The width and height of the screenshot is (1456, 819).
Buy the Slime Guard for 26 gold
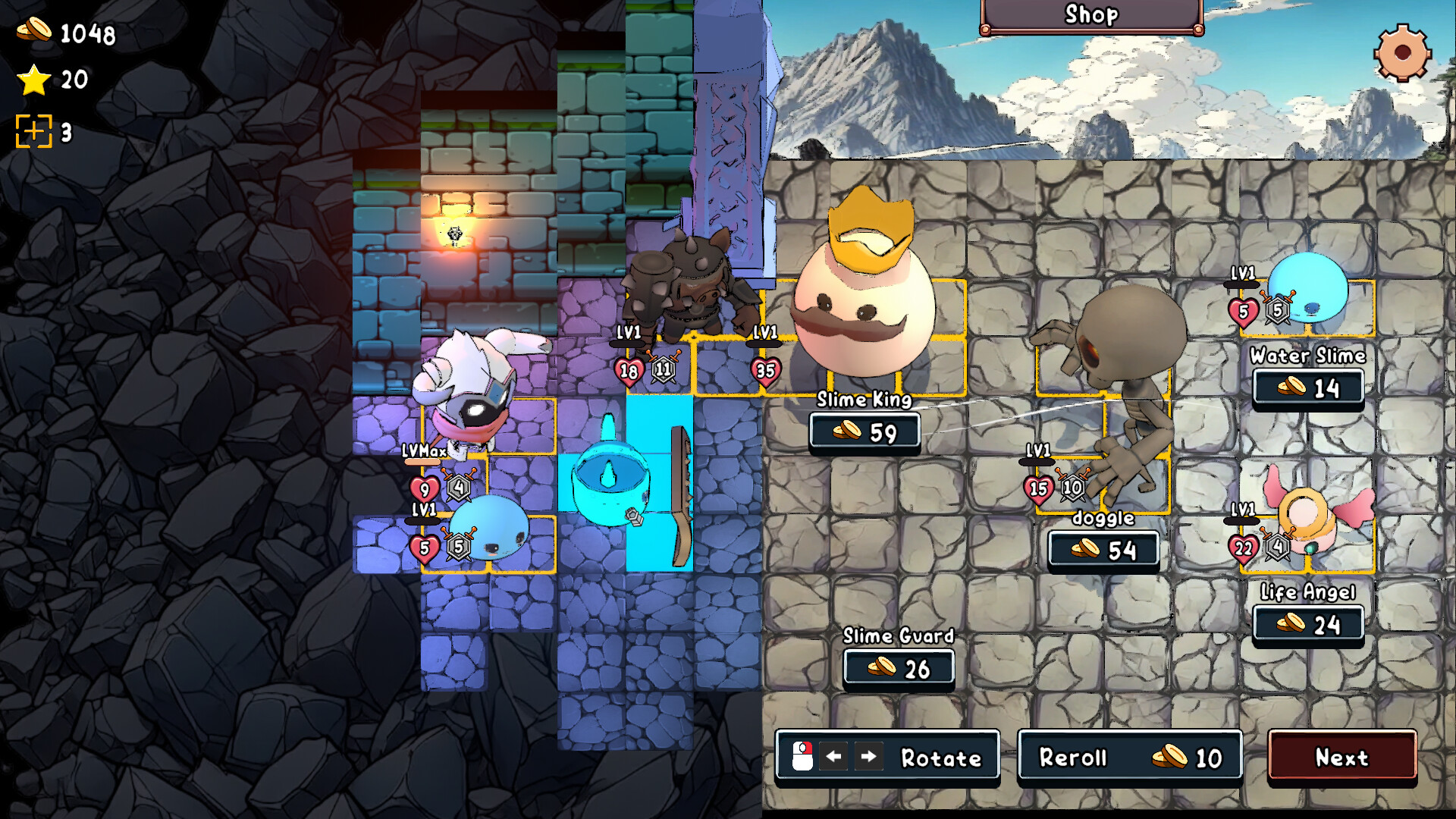click(x=899, y=668)
